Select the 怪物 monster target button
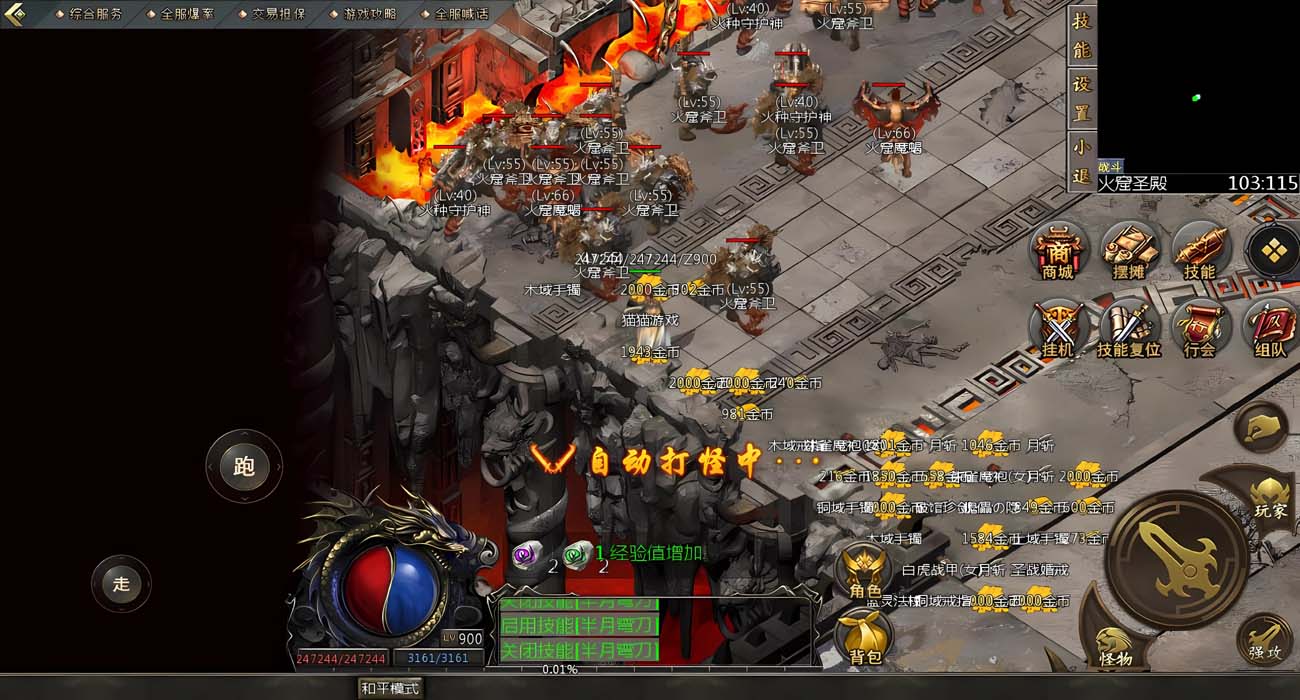 point(1114,644)
